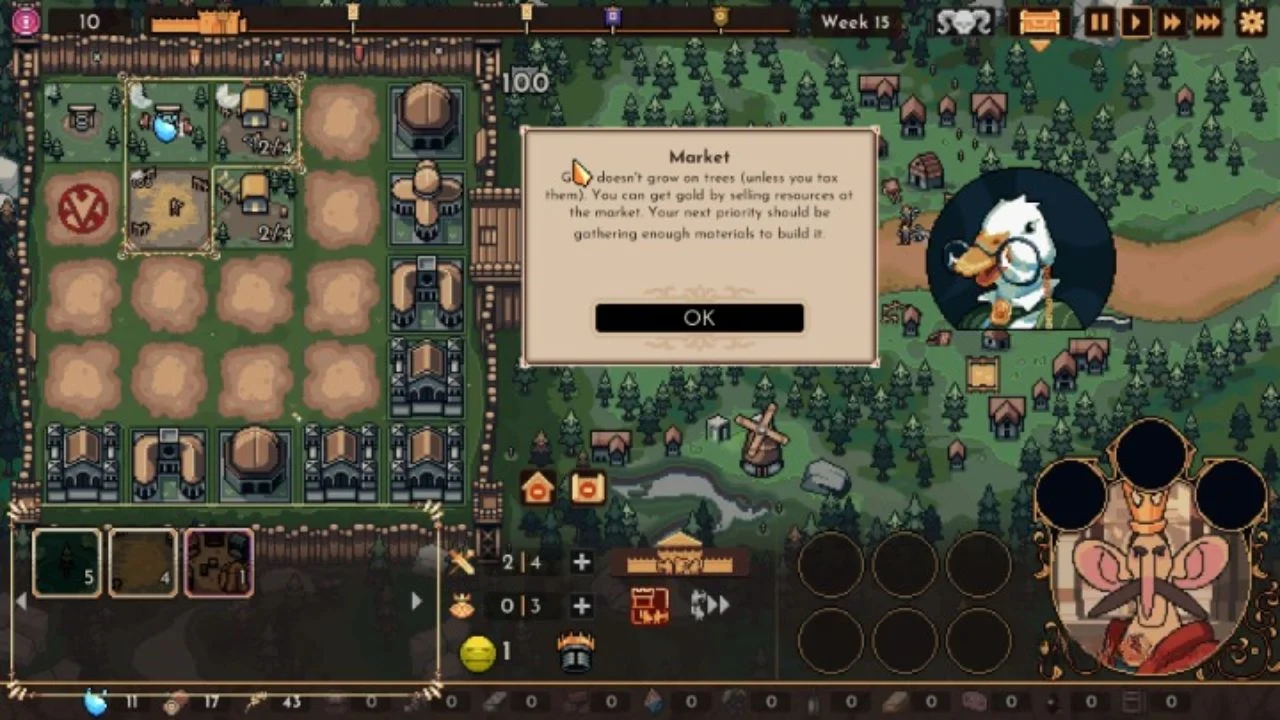This screenshot has height=720, width=1280.
Task: Add a worker with the hammer plus button
Action: click(581, 562)
